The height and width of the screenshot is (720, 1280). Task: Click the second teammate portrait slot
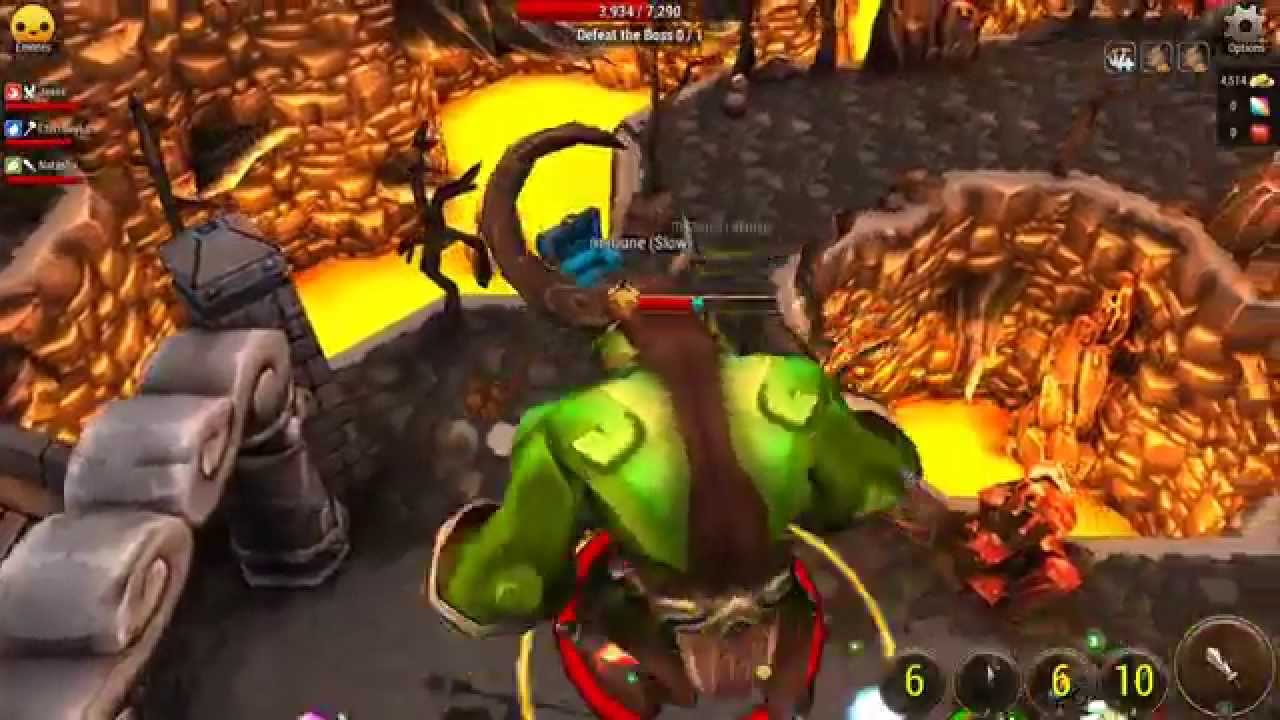click(x=1157, y=57)
